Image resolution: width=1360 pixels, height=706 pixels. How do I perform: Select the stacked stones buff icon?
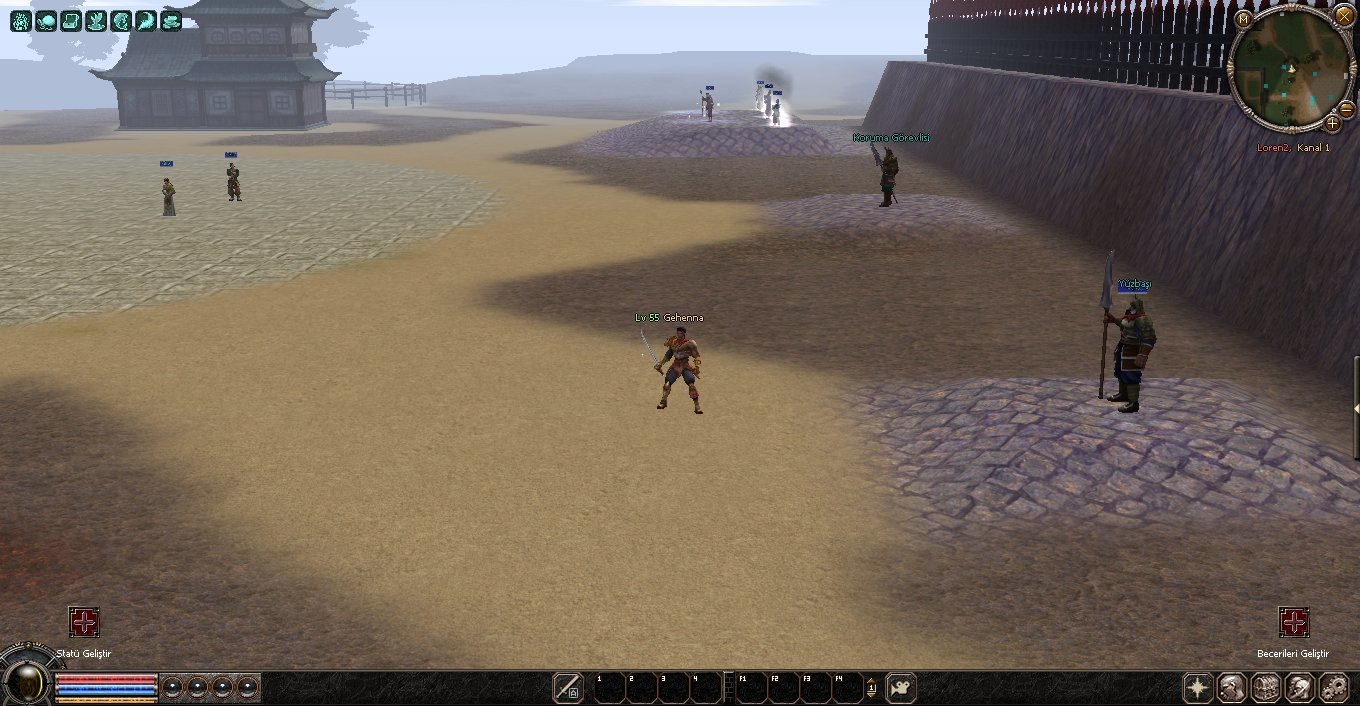click(171, 20)
